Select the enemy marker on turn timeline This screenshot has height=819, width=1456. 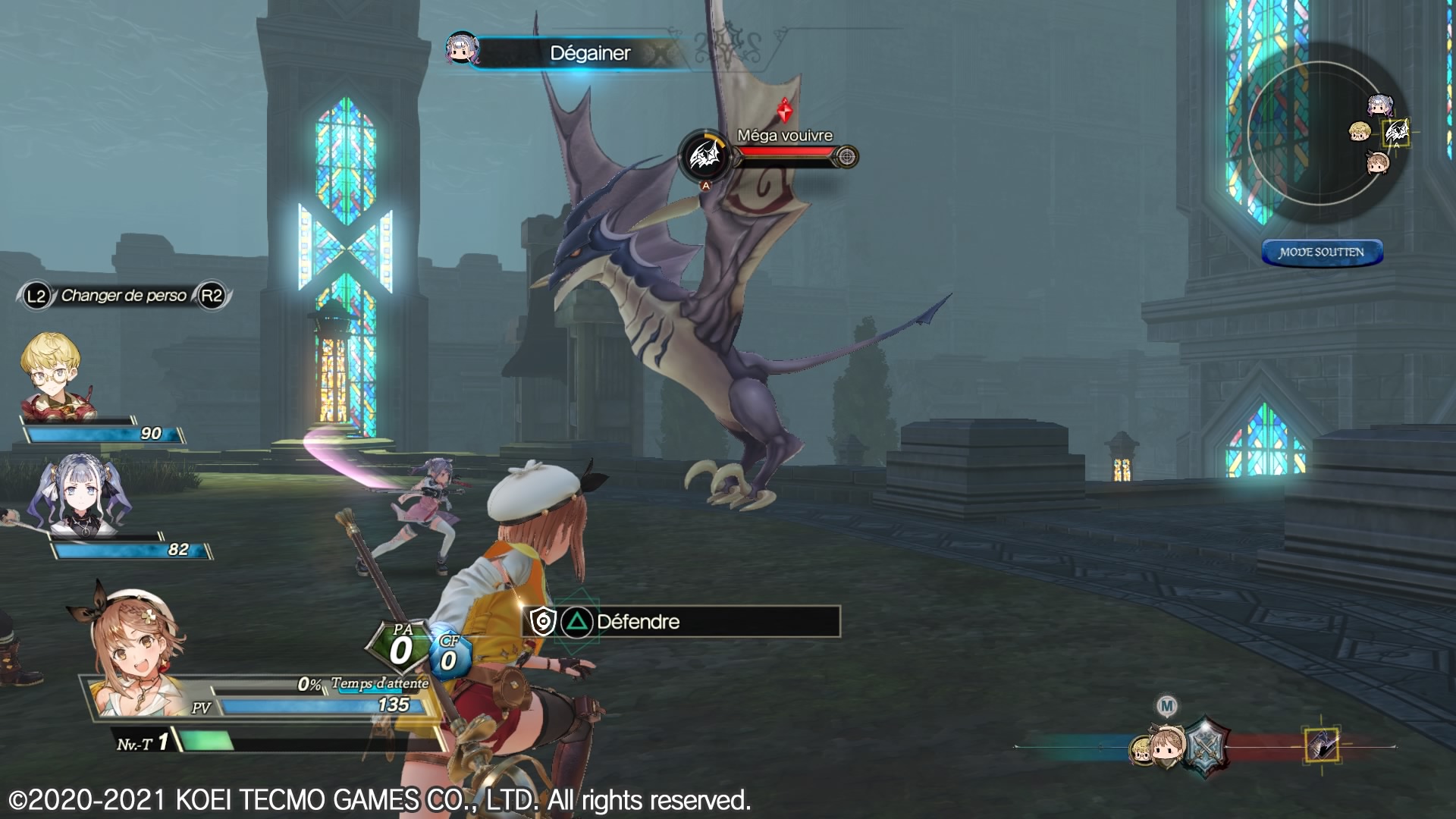(1322, 745)
